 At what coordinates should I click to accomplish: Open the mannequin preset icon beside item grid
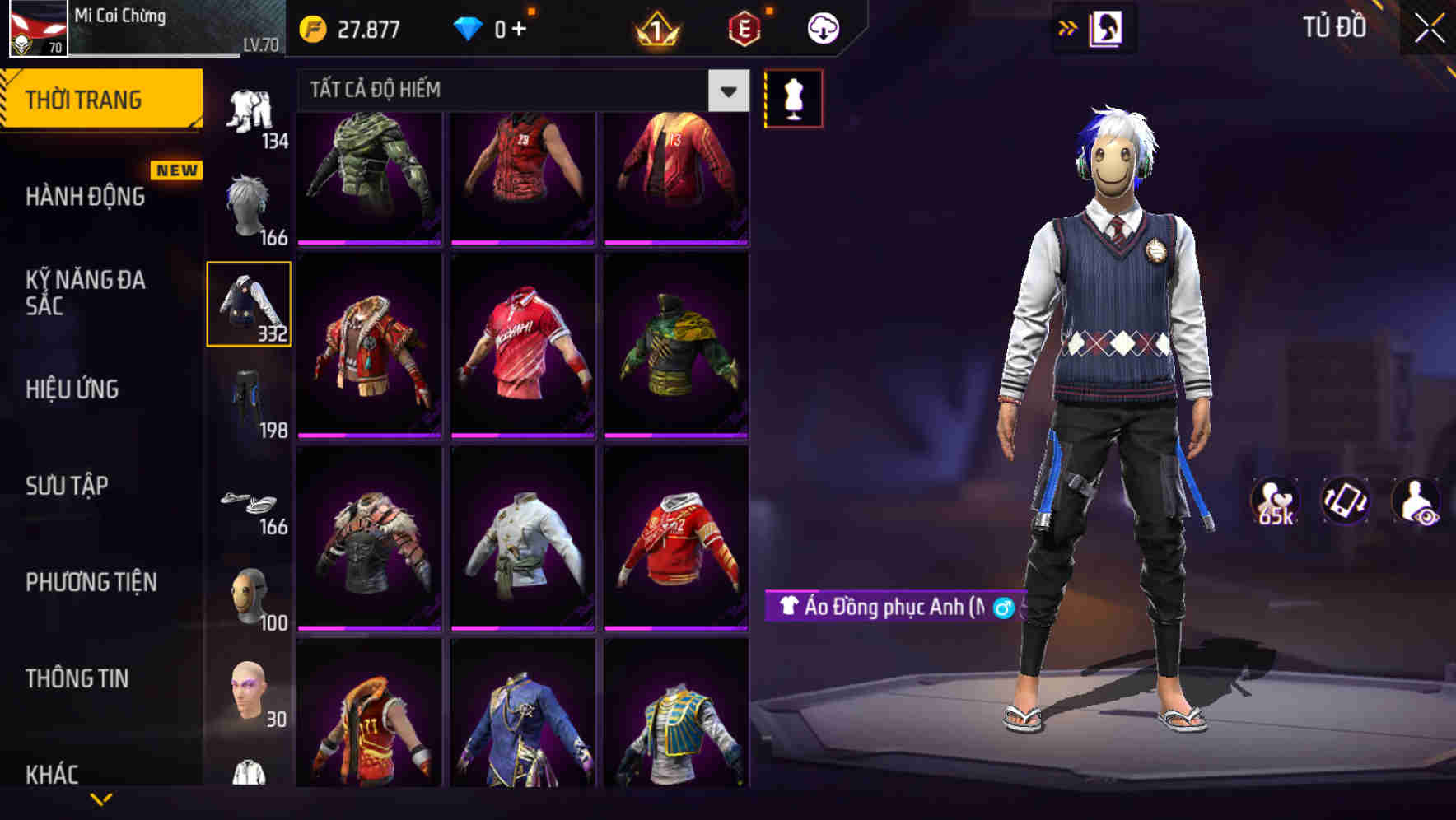click(x=792, y=97)
